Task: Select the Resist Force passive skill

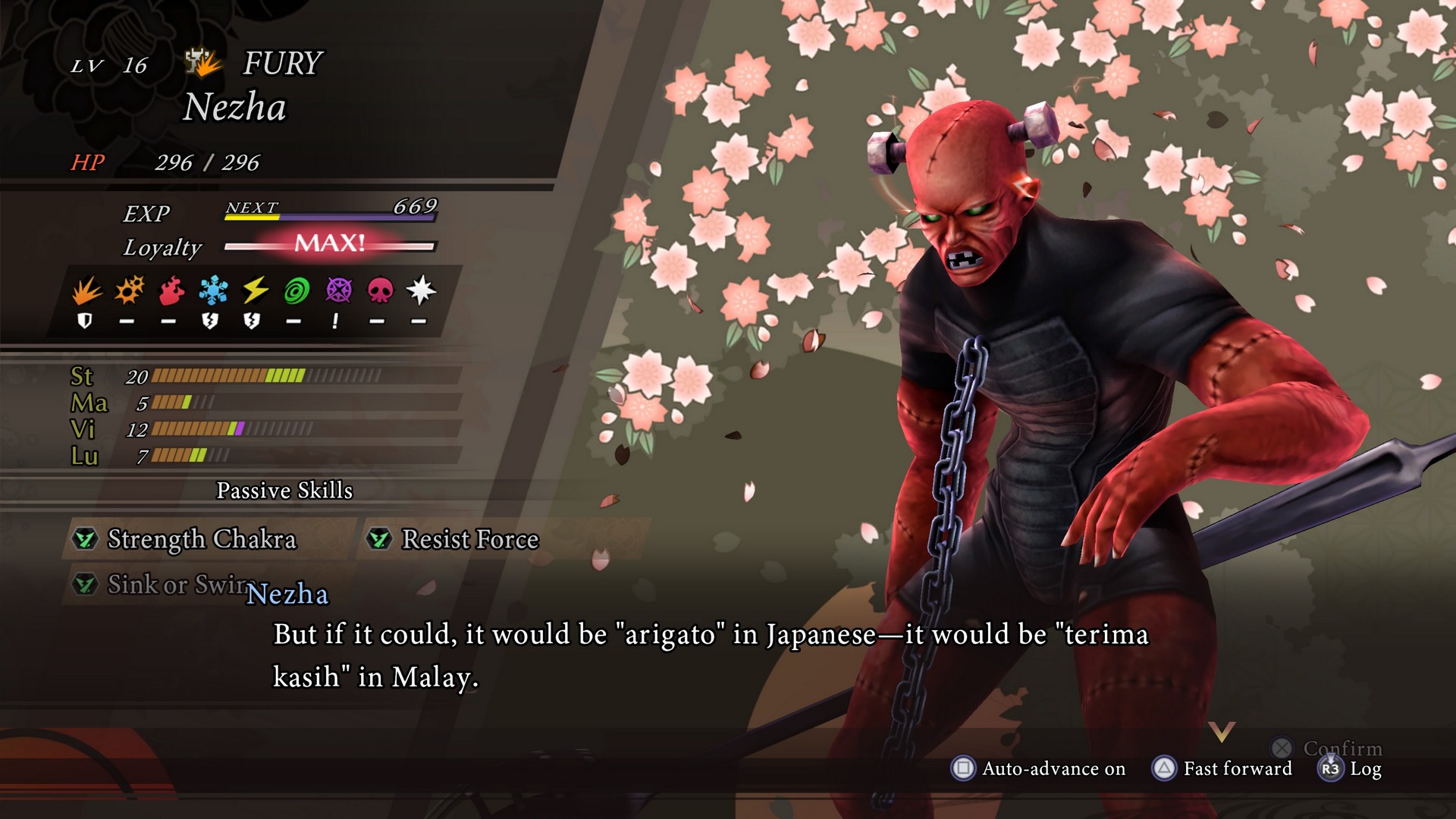Action: click(x=469, y=539)
